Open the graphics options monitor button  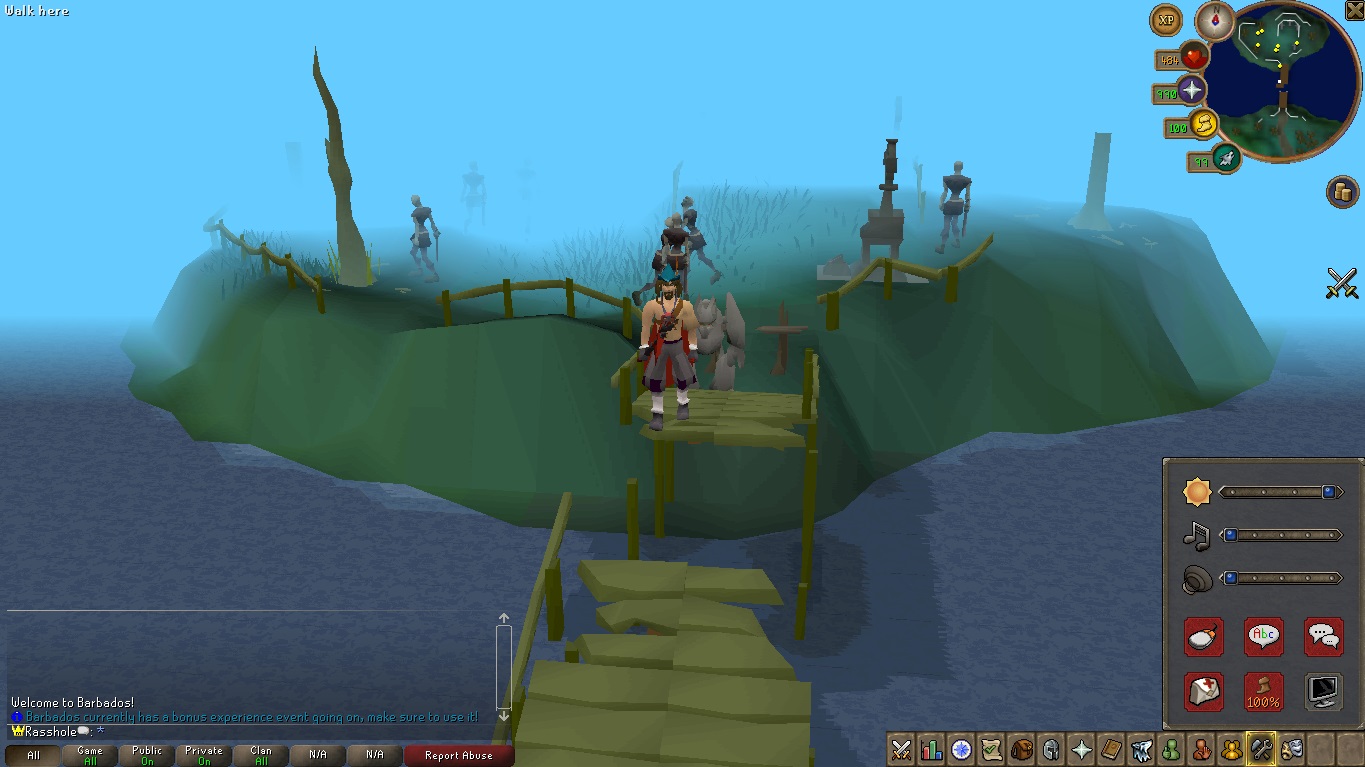coord(1323,691)
